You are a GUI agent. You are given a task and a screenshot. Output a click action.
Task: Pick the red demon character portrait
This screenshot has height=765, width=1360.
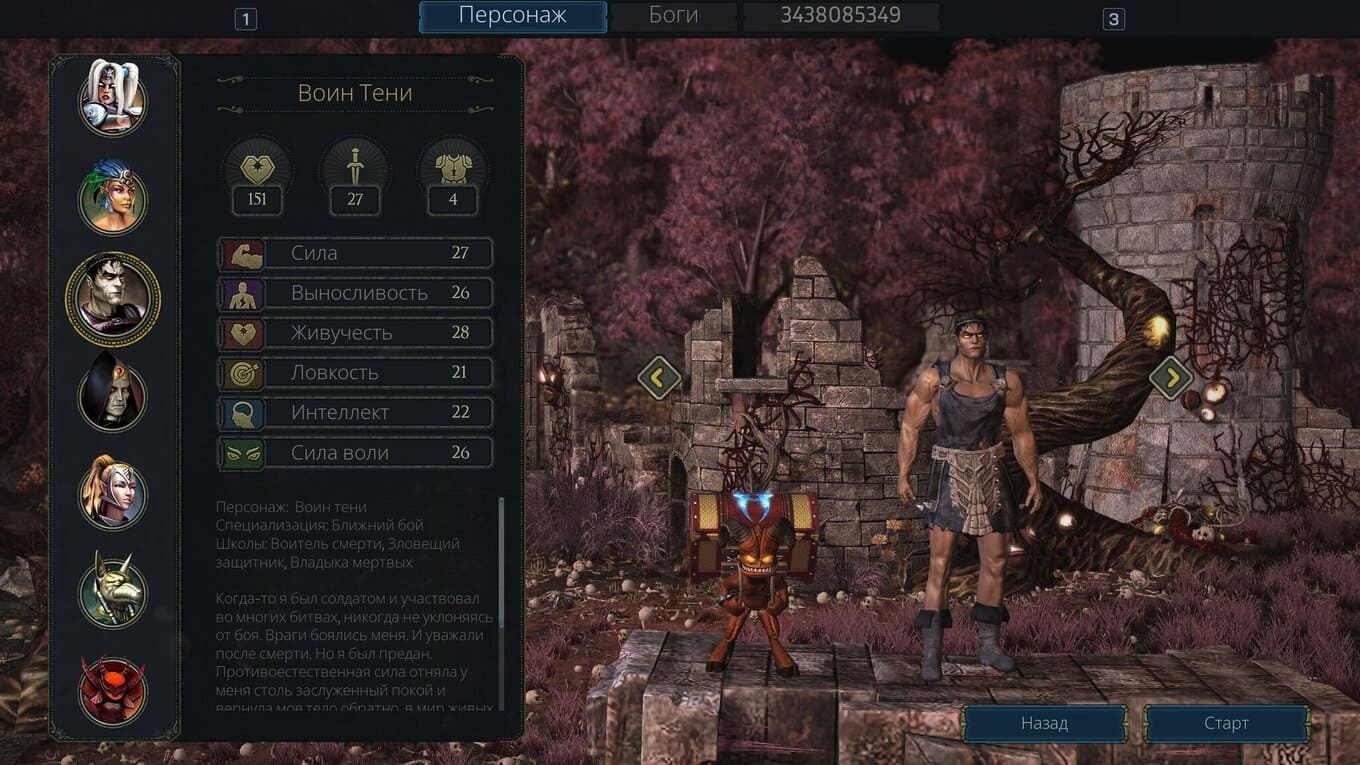coord(113,690)
